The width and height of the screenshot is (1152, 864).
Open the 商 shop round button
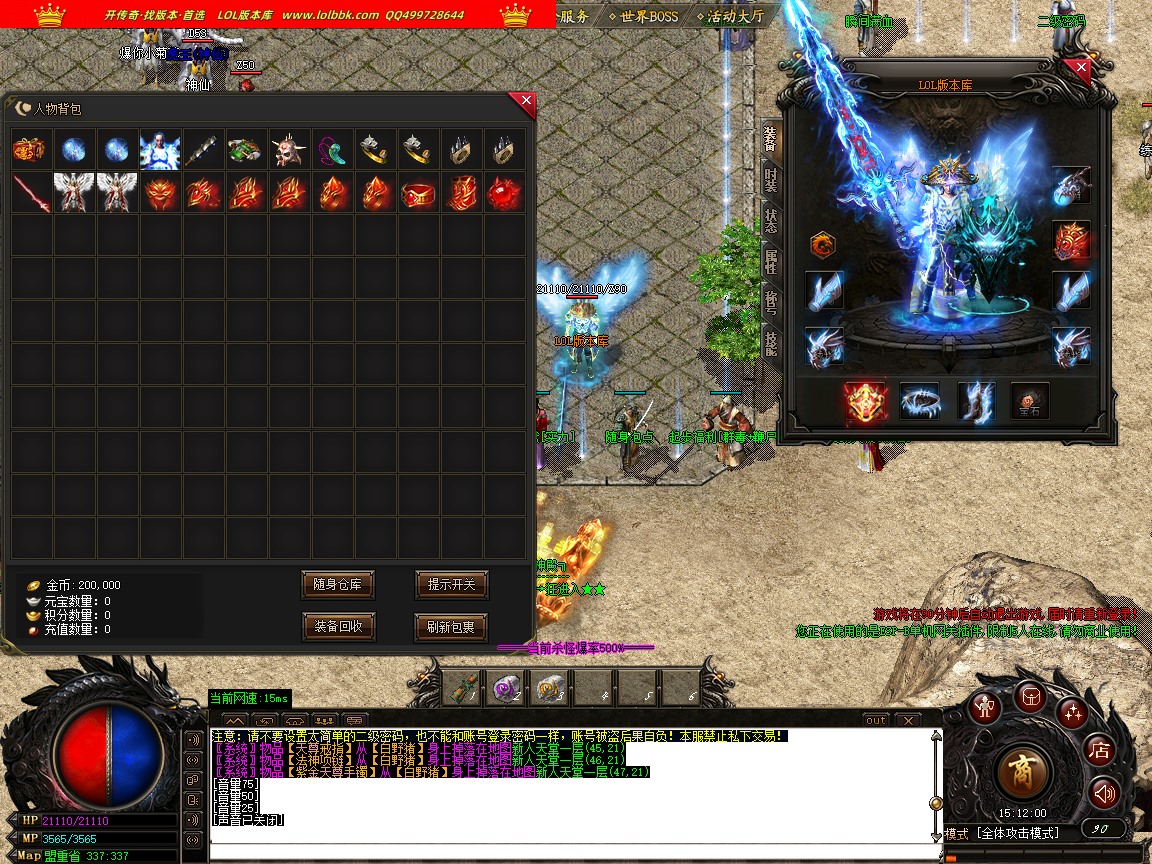click(x=1024, y=771)
